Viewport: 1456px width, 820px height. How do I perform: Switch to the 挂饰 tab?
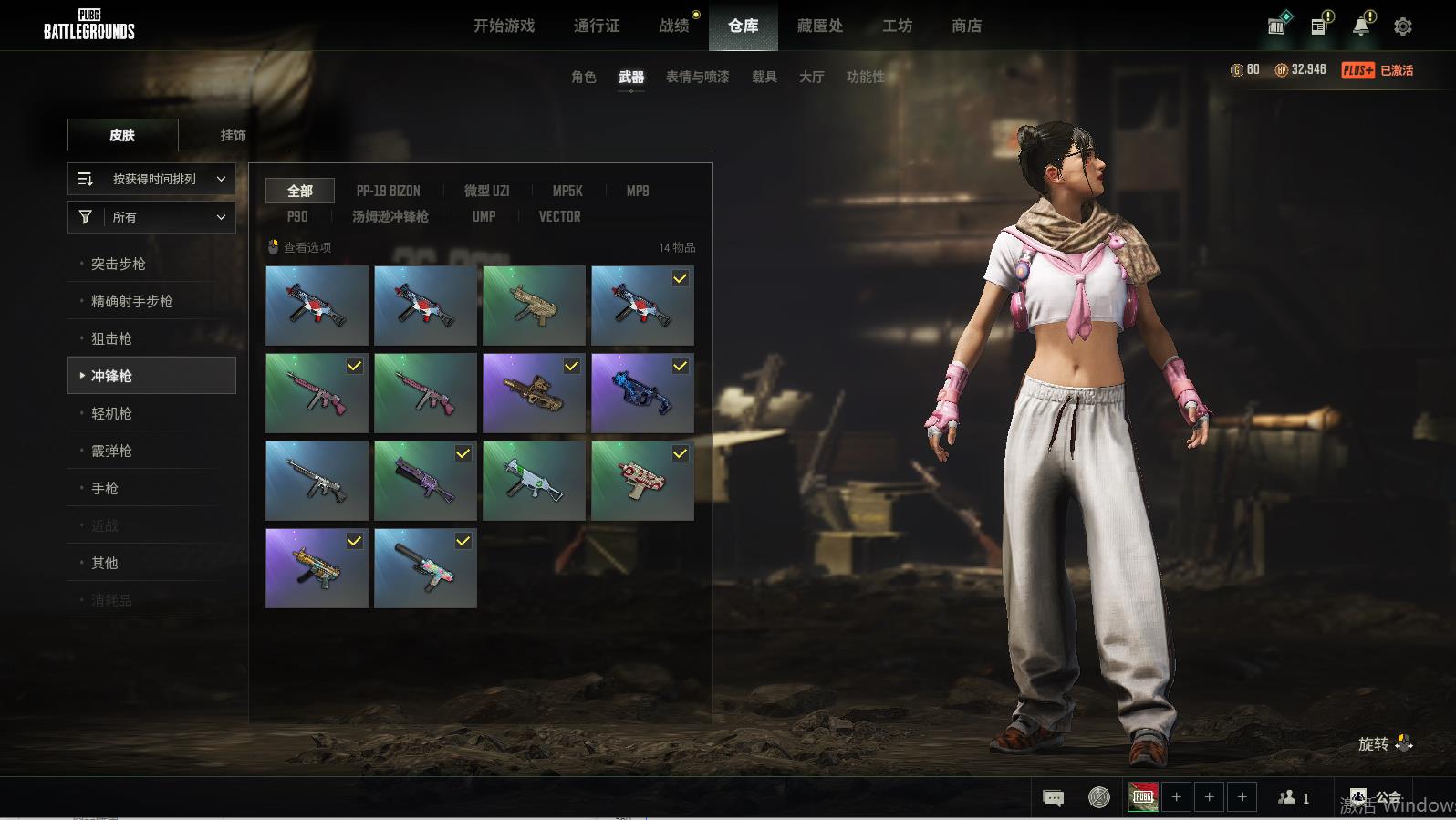[x=233, y=135]
